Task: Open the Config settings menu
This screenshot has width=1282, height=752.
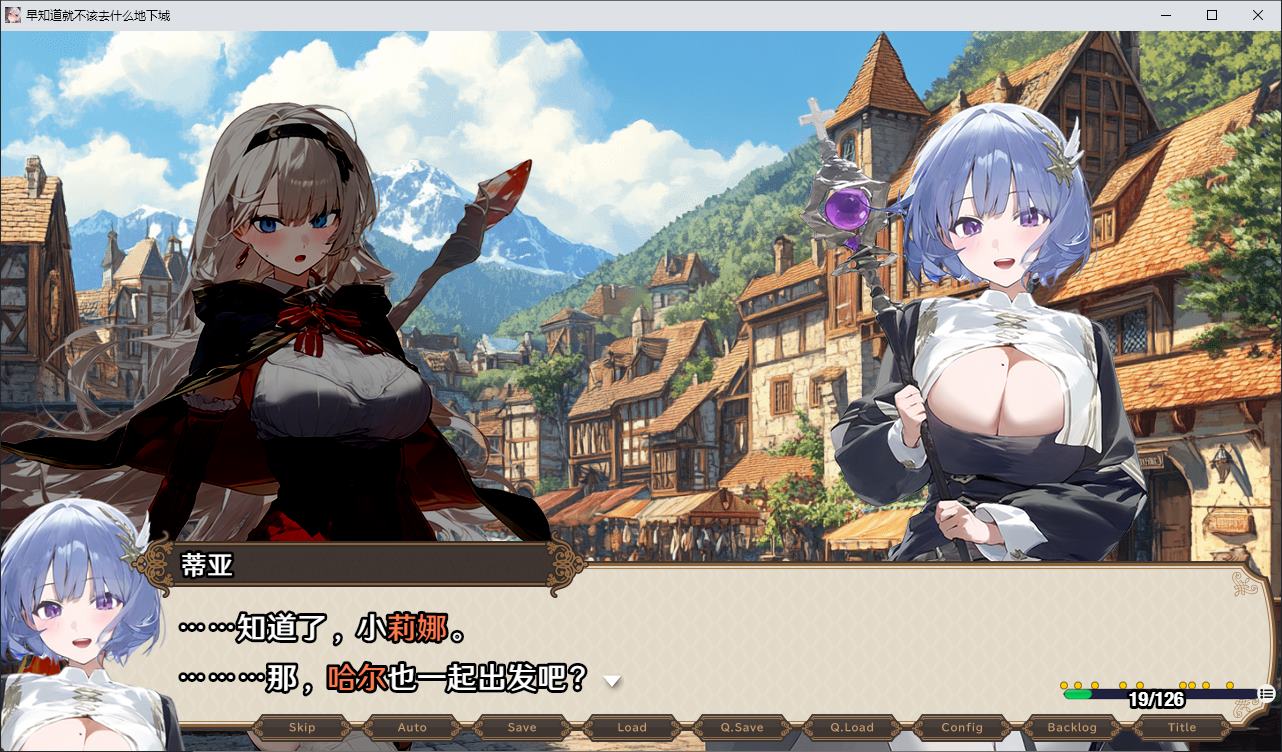Action: point(961,727)
